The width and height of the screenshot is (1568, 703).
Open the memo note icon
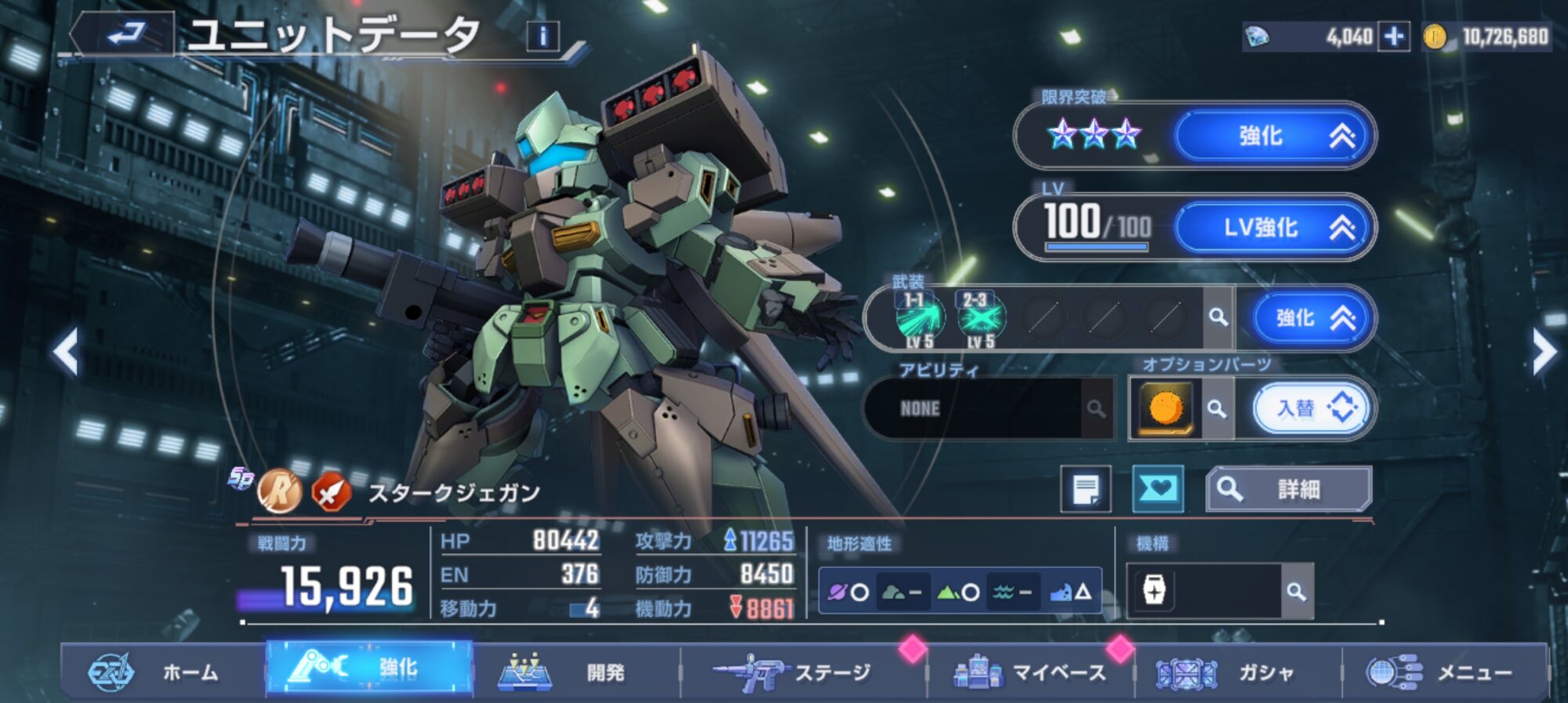coord(1086,490)
